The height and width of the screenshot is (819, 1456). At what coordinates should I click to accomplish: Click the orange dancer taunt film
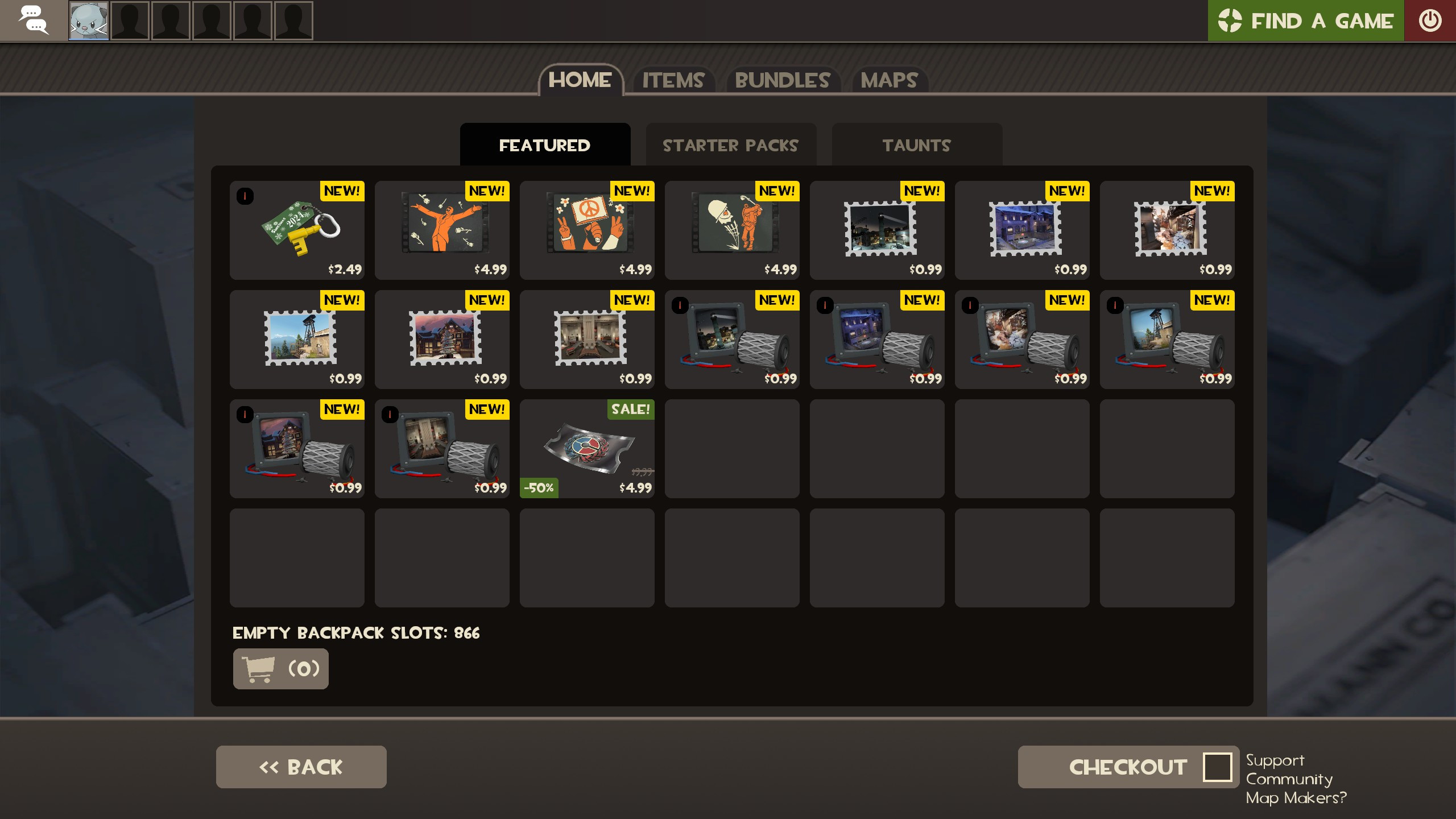(x=442, y=227)
